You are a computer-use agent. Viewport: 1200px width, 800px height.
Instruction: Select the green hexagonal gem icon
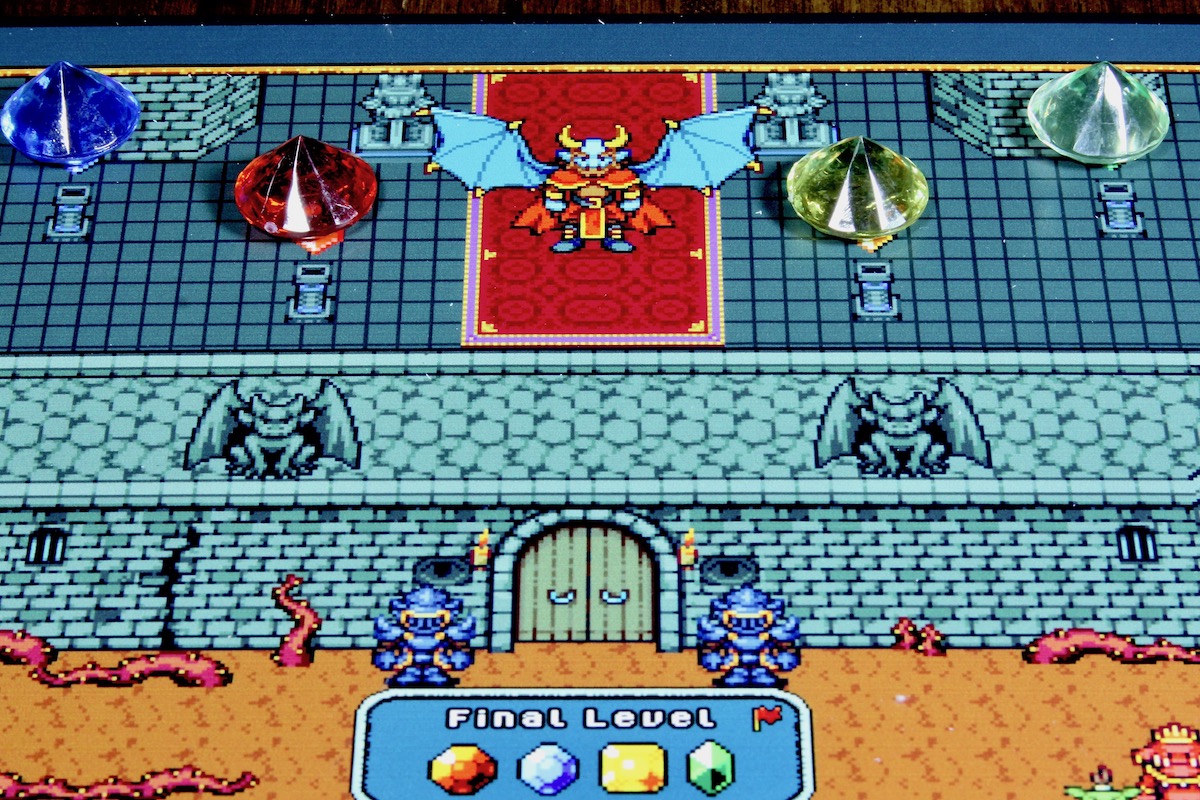(711, 768)
